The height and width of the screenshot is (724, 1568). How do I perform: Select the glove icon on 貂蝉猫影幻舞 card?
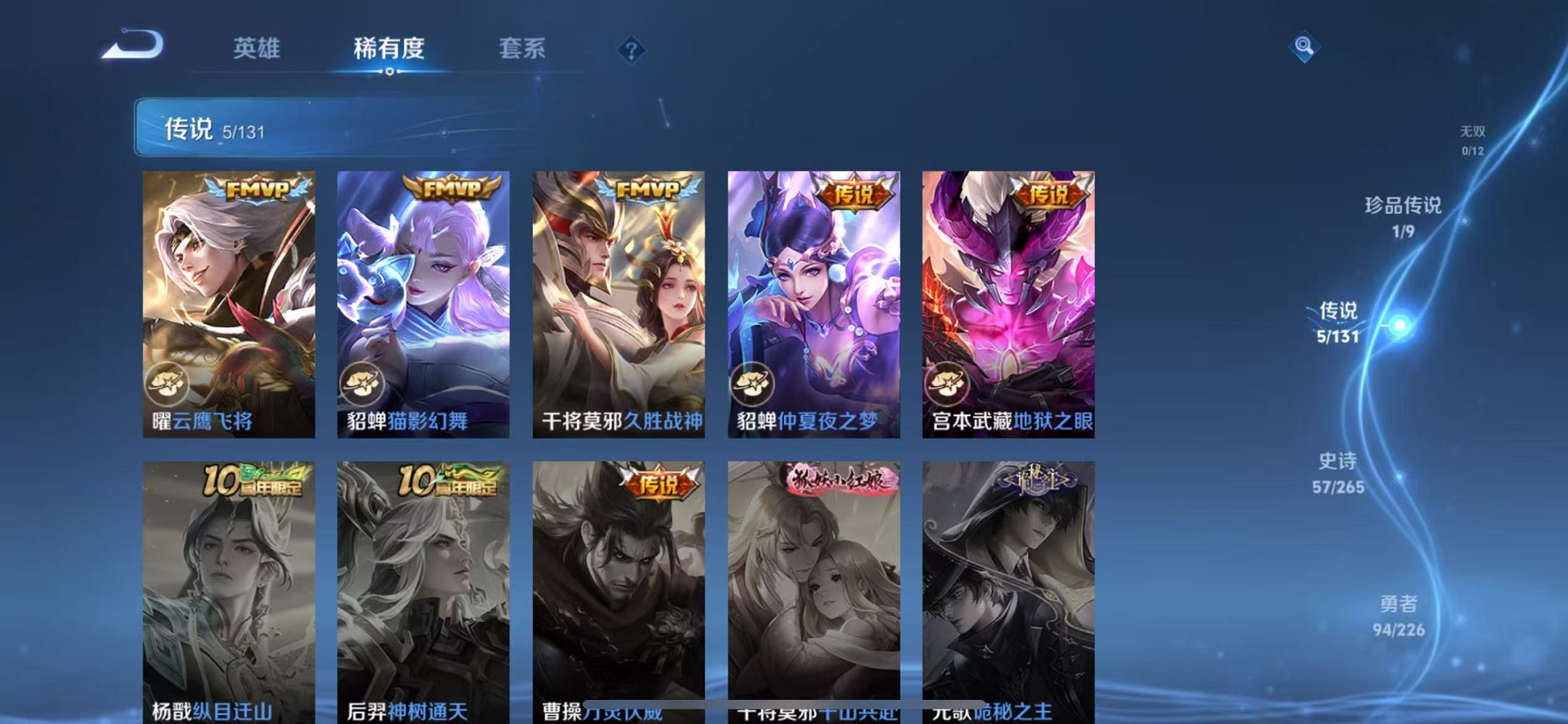tap(363, 381)
